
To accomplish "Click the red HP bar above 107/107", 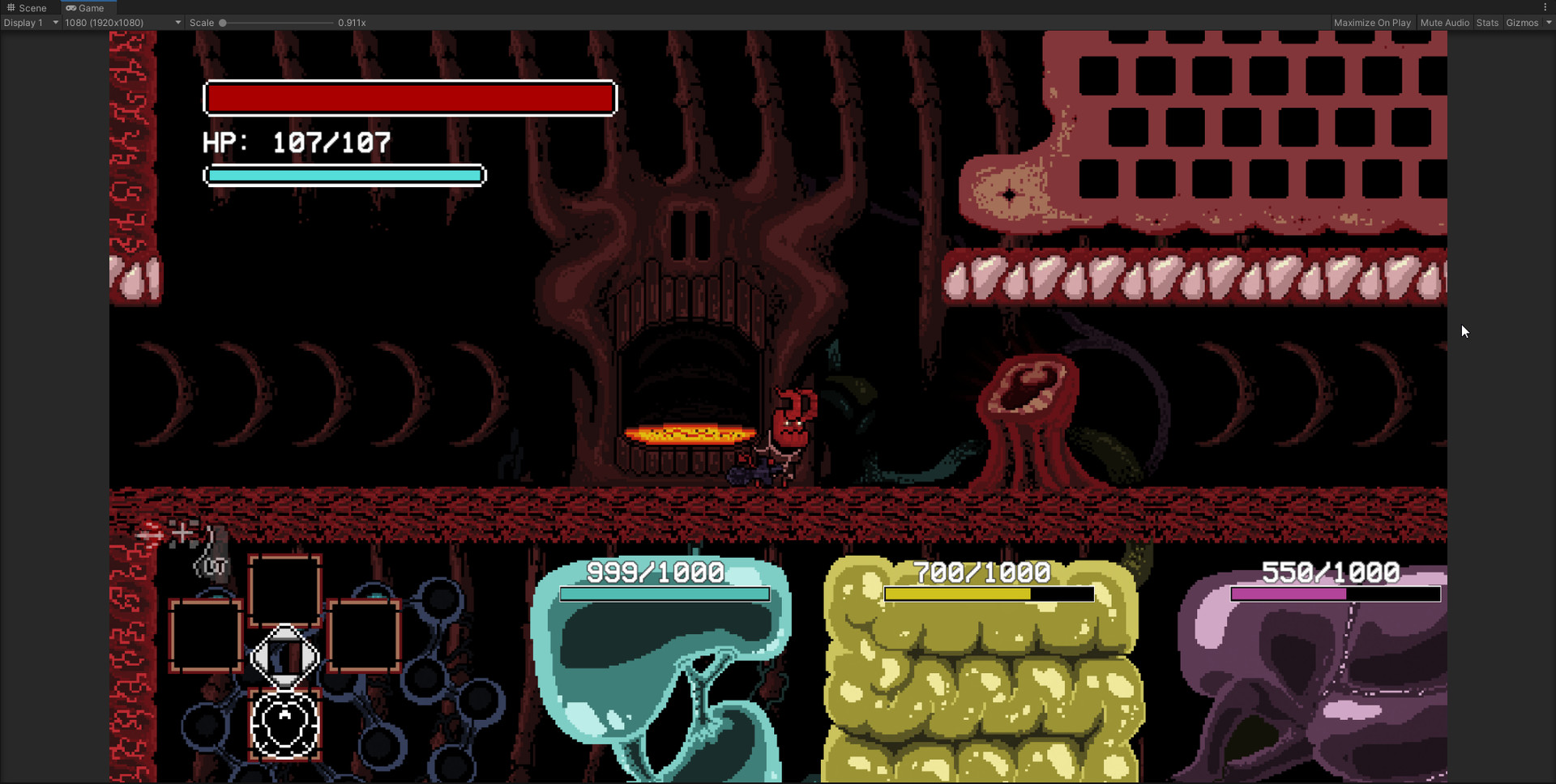I will tap(410, 98).
